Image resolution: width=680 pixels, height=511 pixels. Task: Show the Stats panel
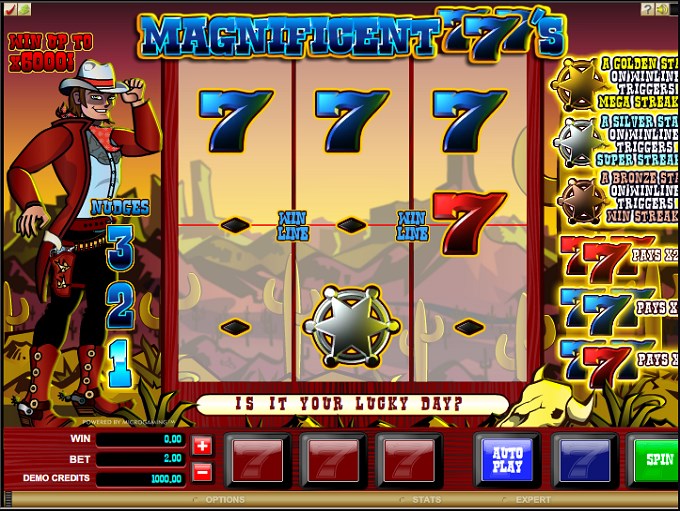click(425, 499)
